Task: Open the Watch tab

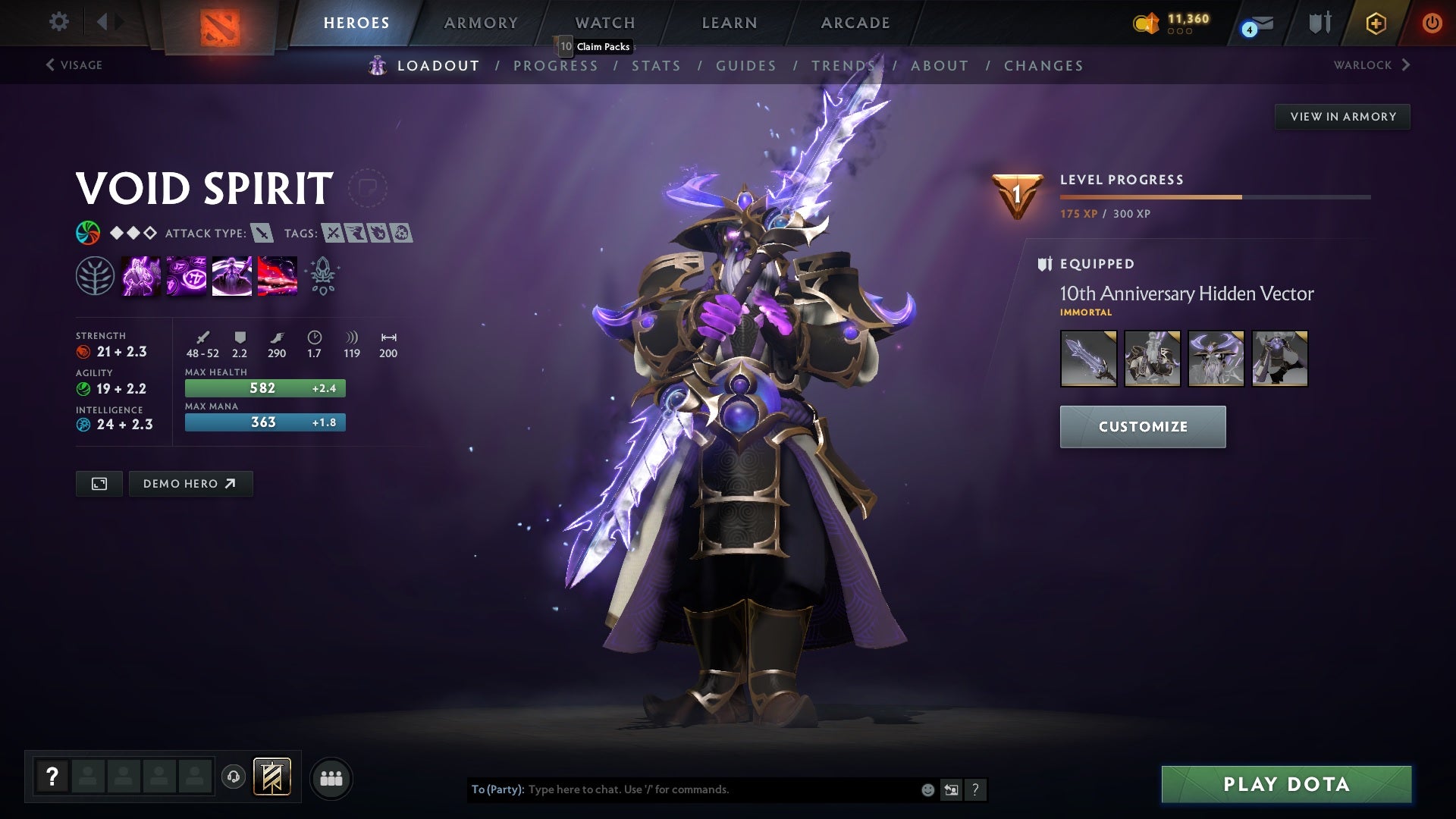Action: (x=605, y=23)
